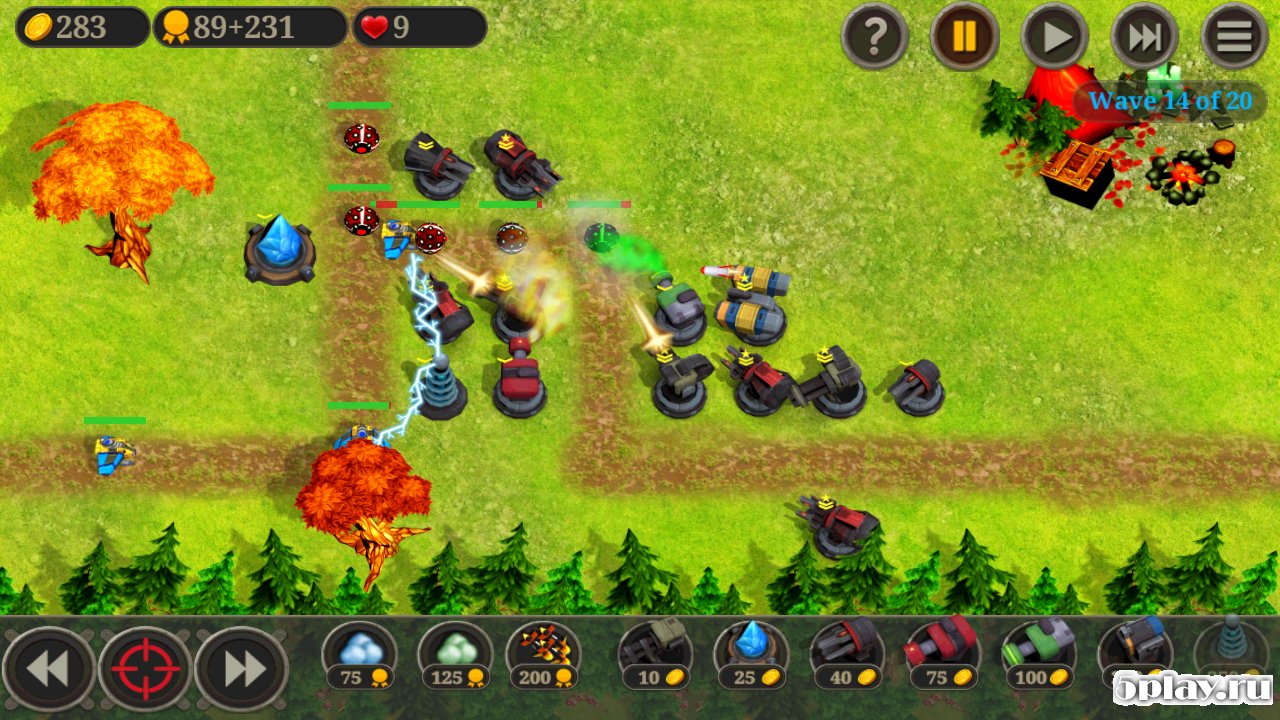Activate the fire meteor ability costing 200
This screenshot has height=720, width=1280.
pyautogui.click(x=544, y=654)
